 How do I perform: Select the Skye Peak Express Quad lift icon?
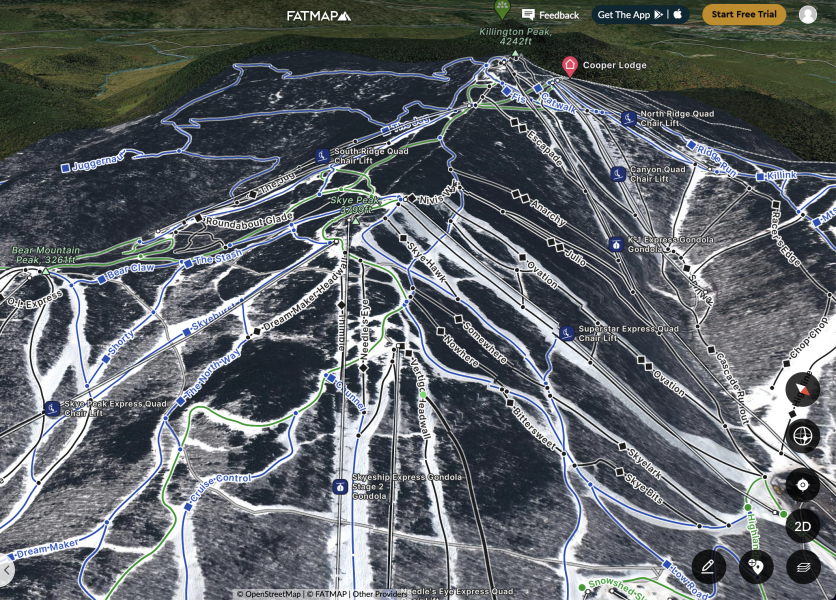[x=51, y=408]
